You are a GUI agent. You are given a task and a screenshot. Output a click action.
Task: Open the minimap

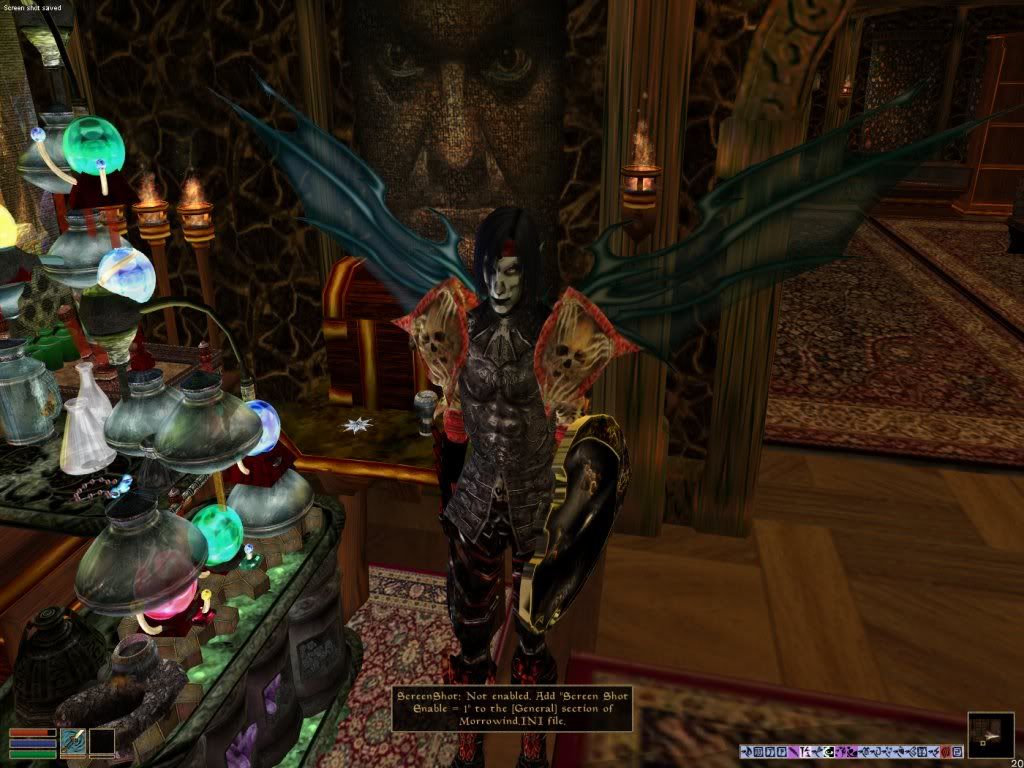(x=991, y=735)
